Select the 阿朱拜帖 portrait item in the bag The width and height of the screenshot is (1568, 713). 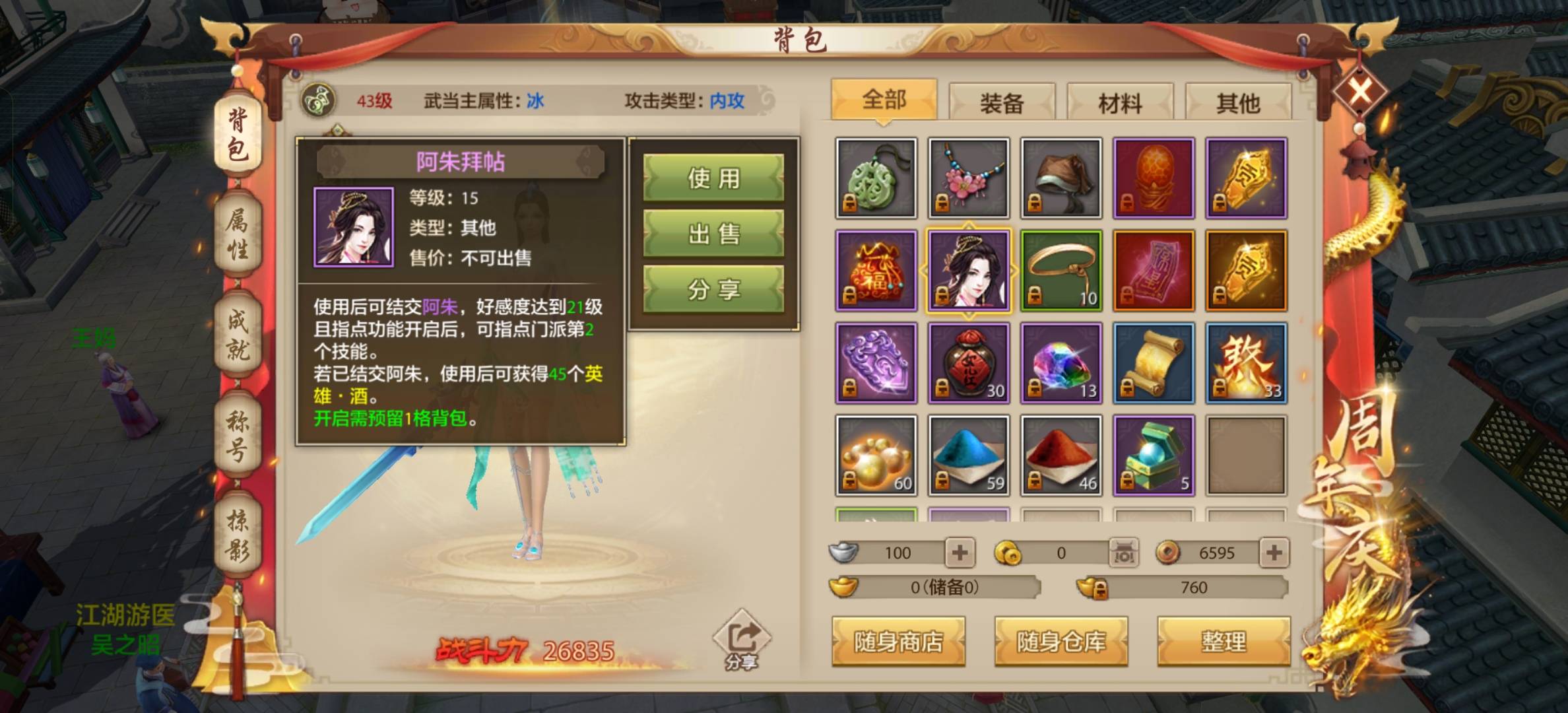(x=968, y=269)
